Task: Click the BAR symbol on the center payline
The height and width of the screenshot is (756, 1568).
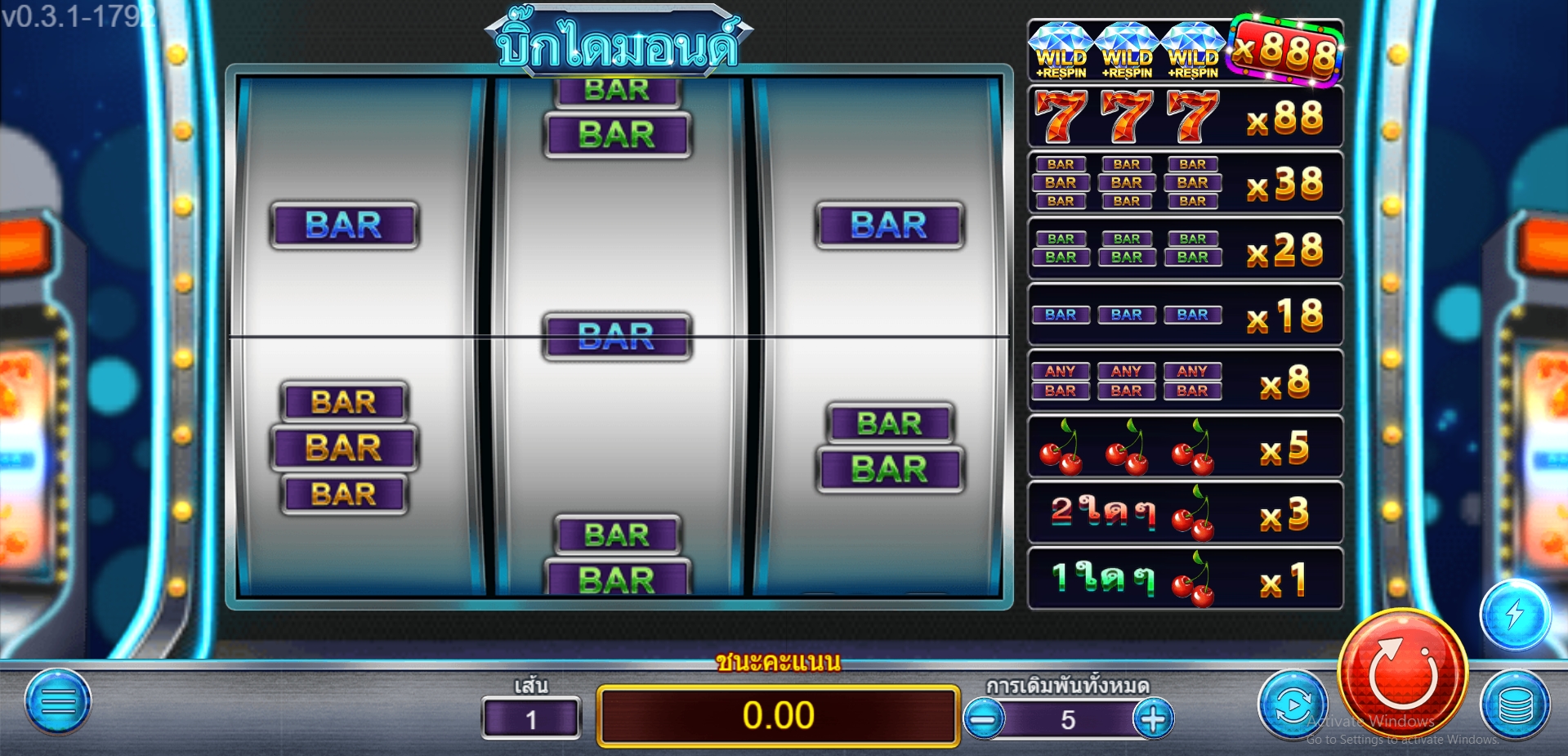Action: (x=617, y=336)
